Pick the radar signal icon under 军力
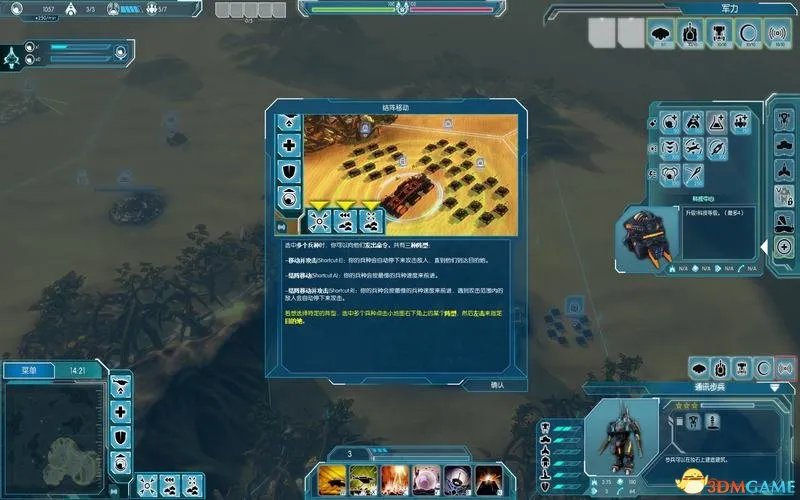The height and width of the screenshot is (500, 800). [x=776, y=33]
